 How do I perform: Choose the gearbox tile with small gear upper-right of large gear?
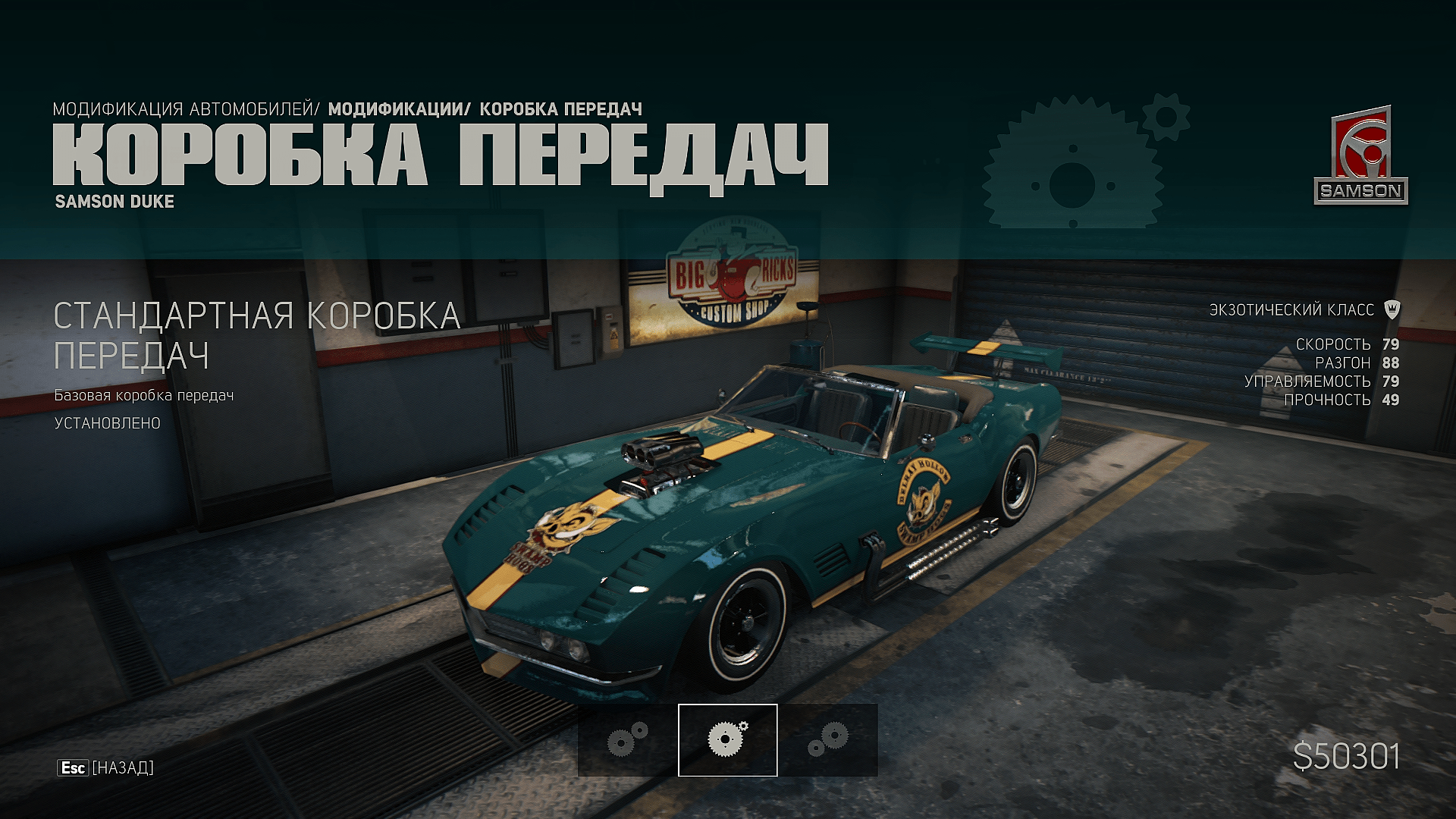pos(627,739)
